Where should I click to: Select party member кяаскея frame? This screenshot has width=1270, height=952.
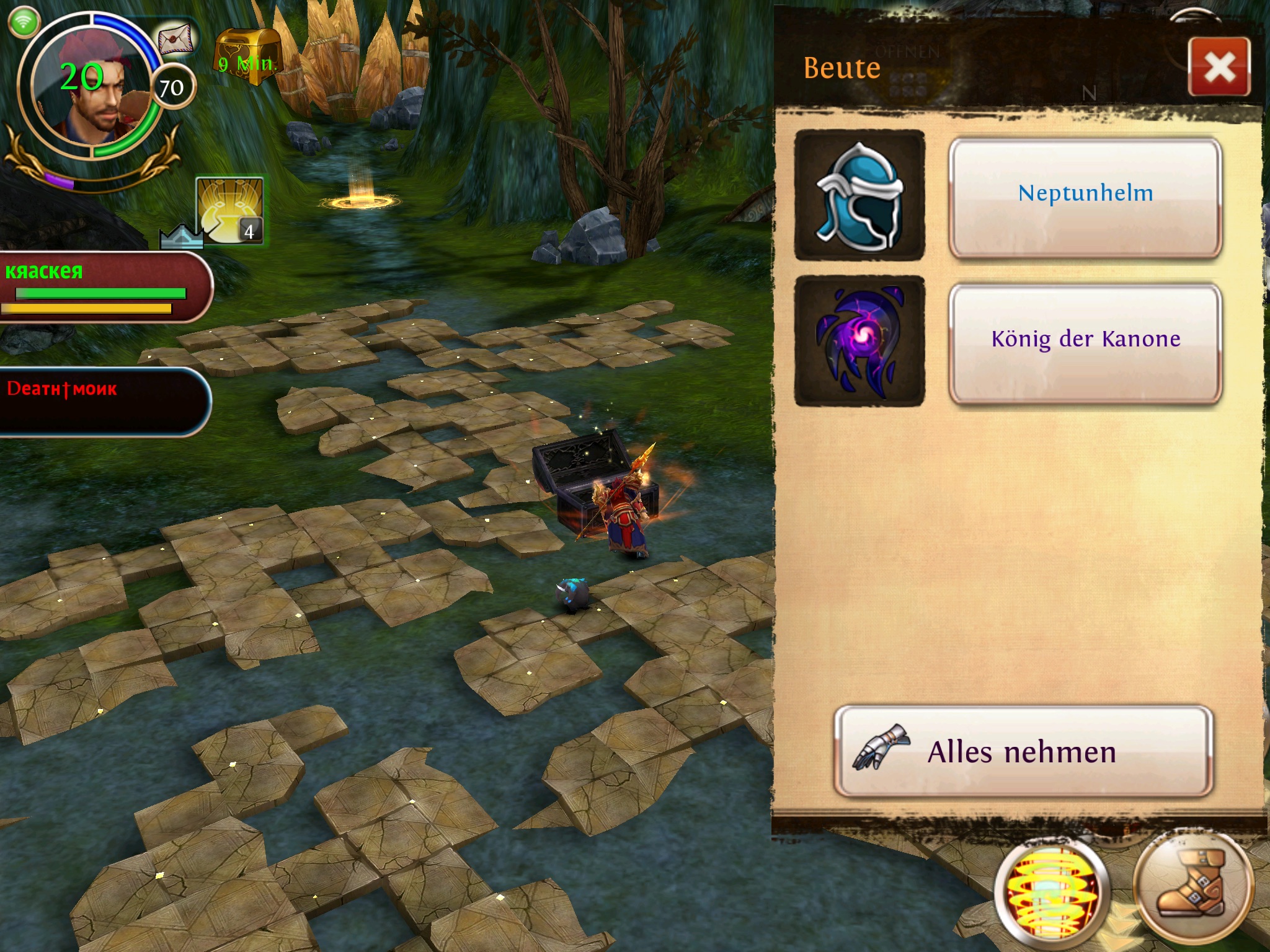pos(102,287)
